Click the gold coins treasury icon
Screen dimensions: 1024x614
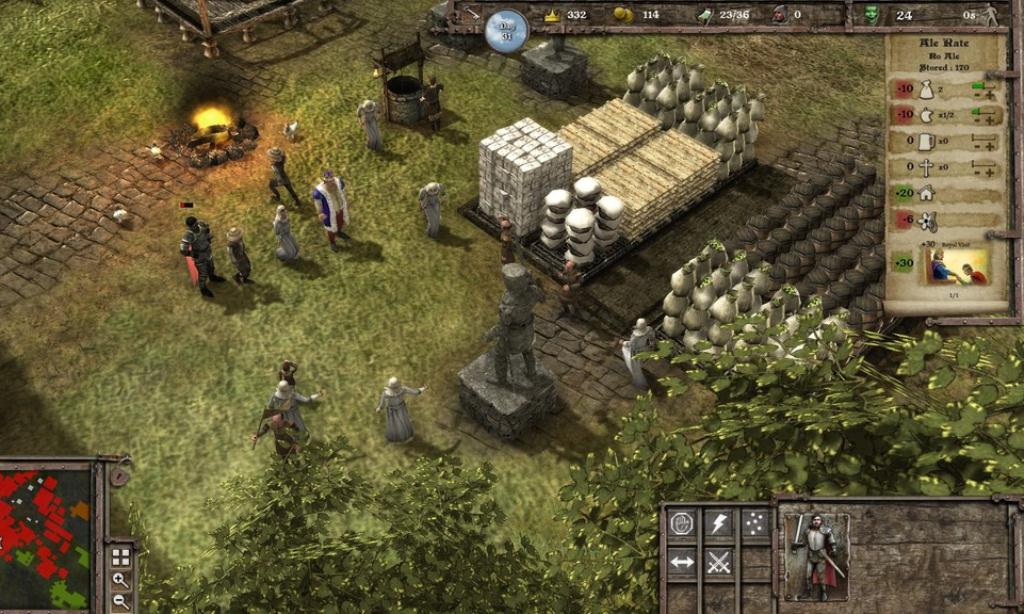[x=623, y=14]
